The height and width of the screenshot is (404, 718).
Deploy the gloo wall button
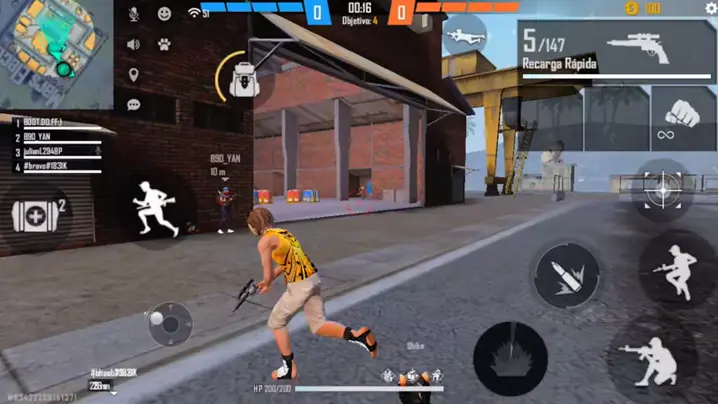coord(510,357)
